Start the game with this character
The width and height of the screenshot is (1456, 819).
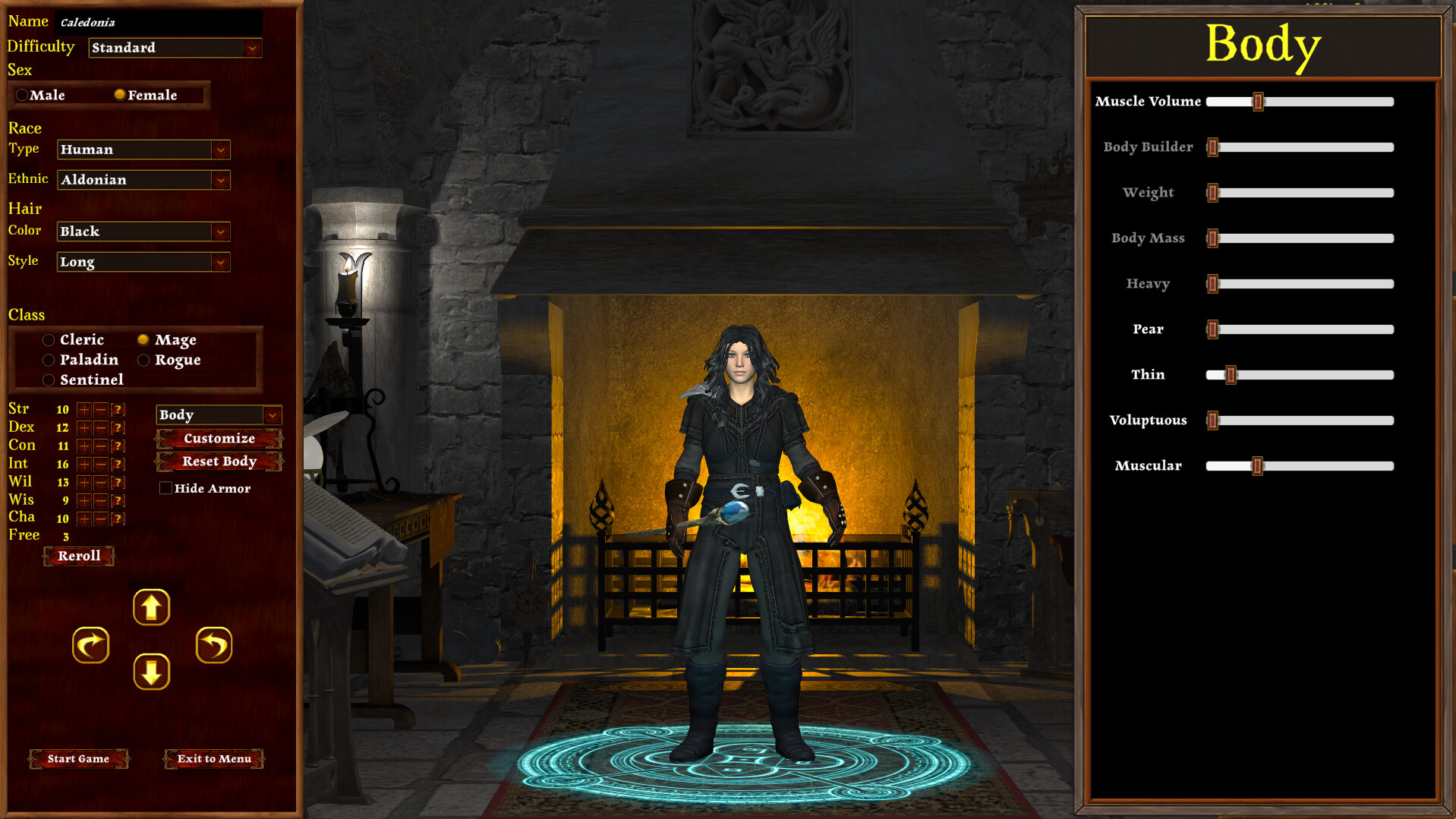78,758
